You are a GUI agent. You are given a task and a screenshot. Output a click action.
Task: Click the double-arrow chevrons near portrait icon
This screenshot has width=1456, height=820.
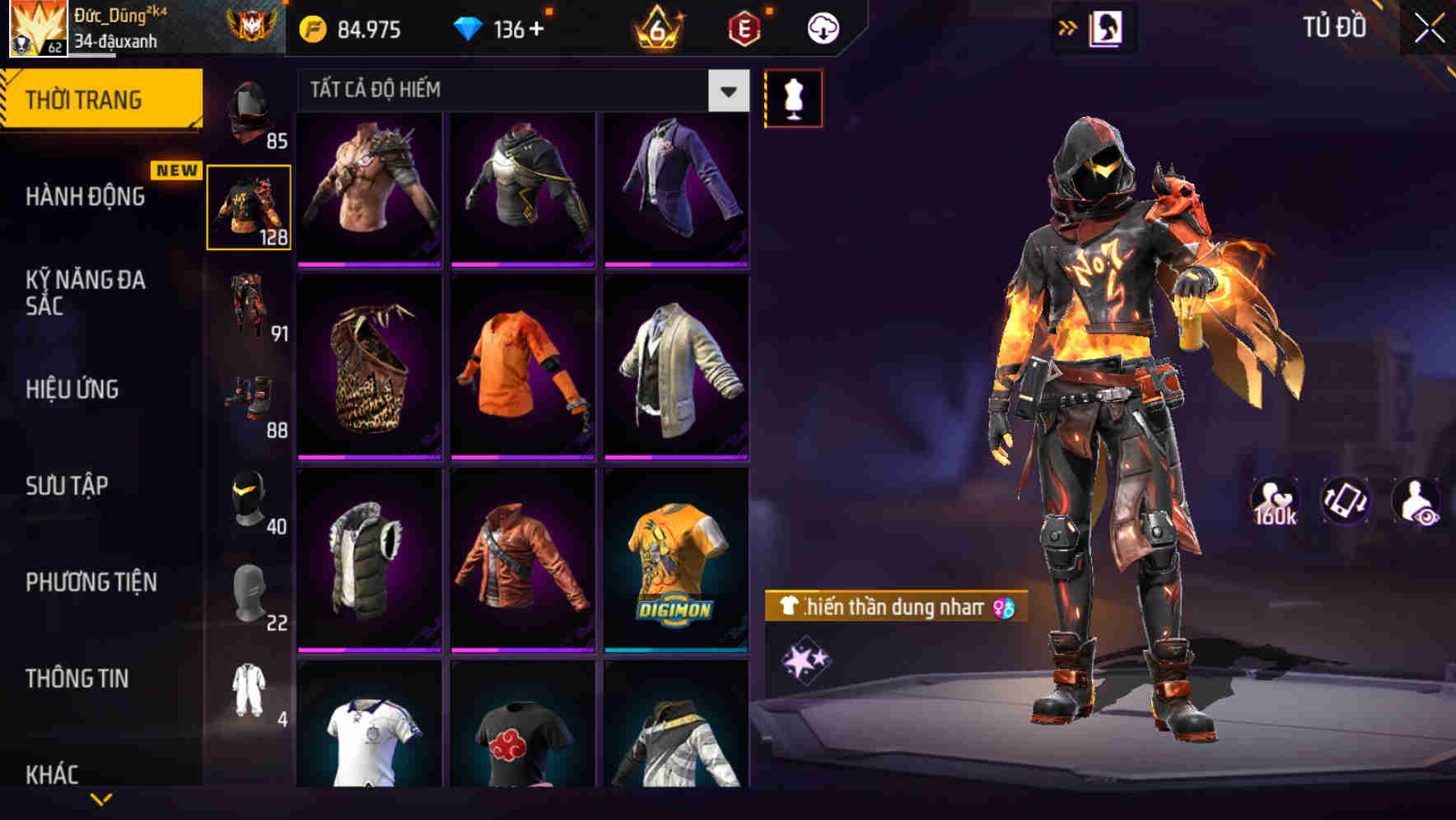1067,26
